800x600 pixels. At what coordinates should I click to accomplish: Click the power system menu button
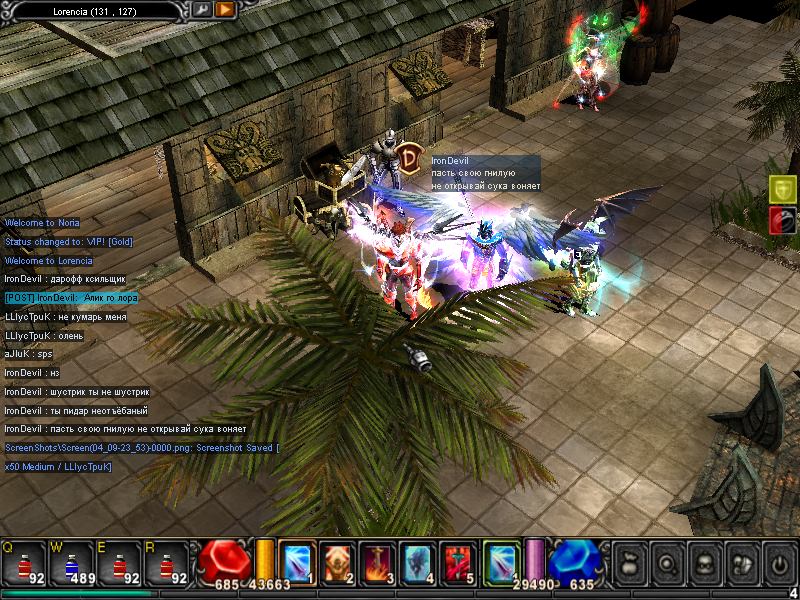777,563
